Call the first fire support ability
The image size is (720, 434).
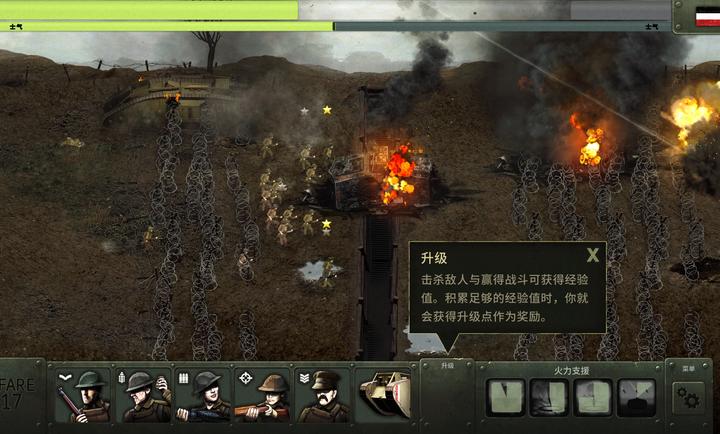(x=504, y=397)
